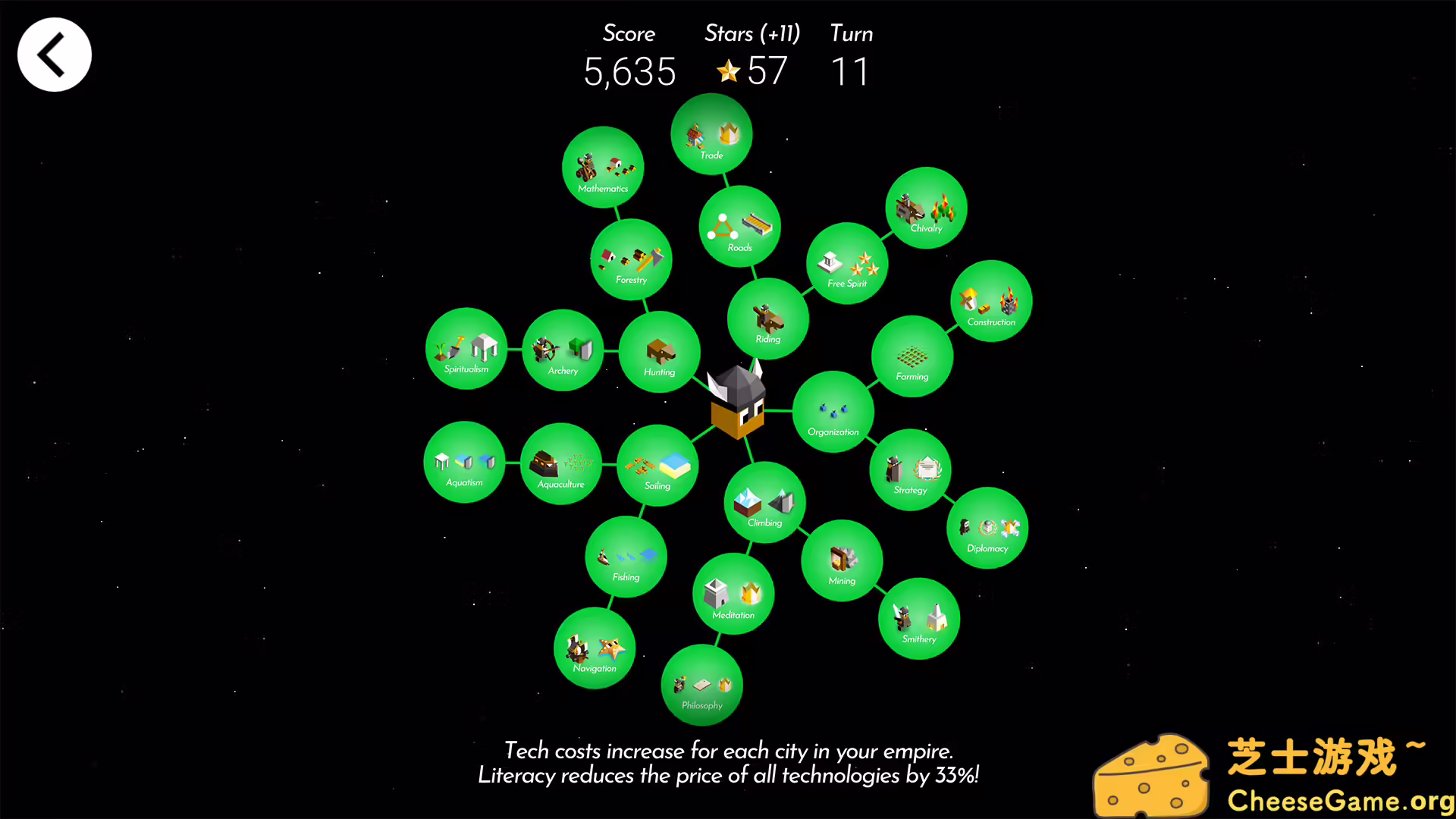
Task: Open the Construction tech bubble
Action: click(991, 301)
